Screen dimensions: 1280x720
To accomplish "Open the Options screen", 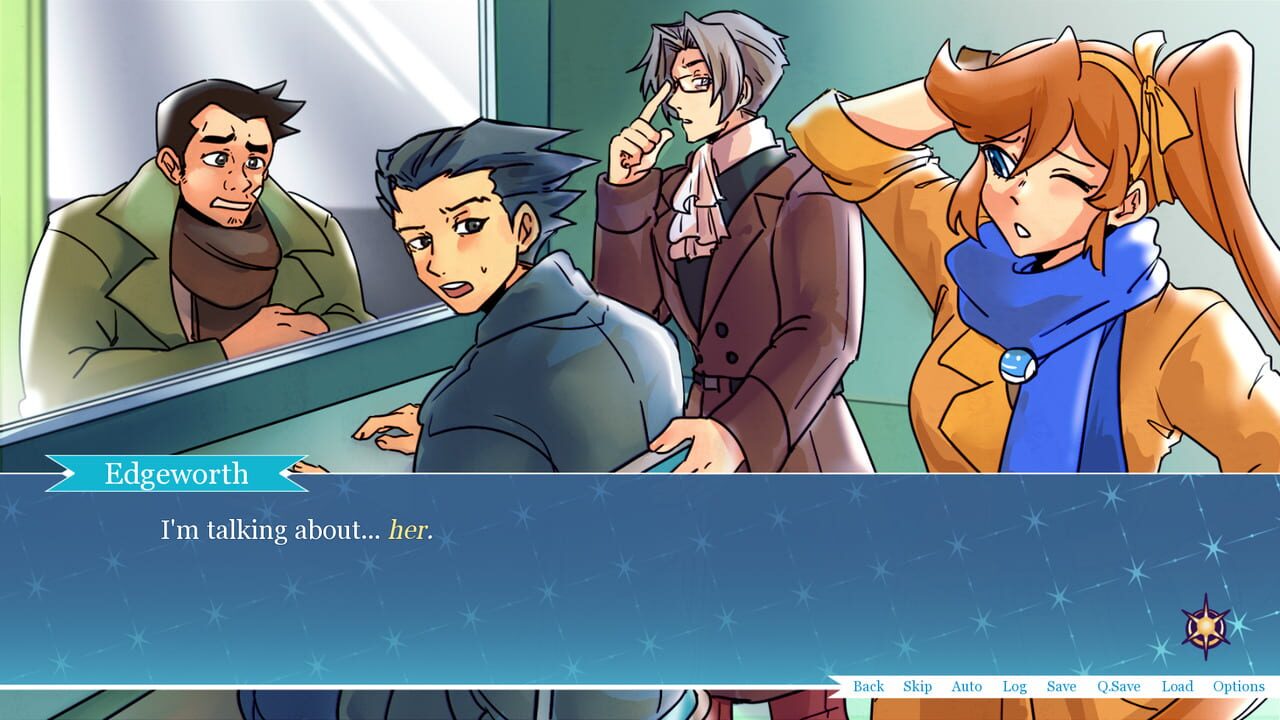I will [1239, 687].
